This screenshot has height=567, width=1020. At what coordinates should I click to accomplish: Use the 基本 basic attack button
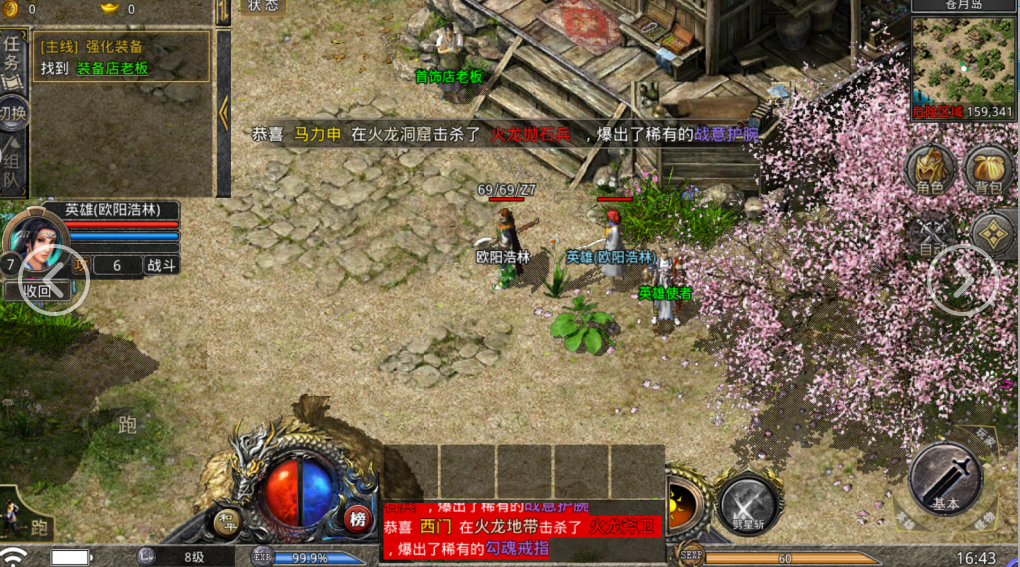pos(946,480)
